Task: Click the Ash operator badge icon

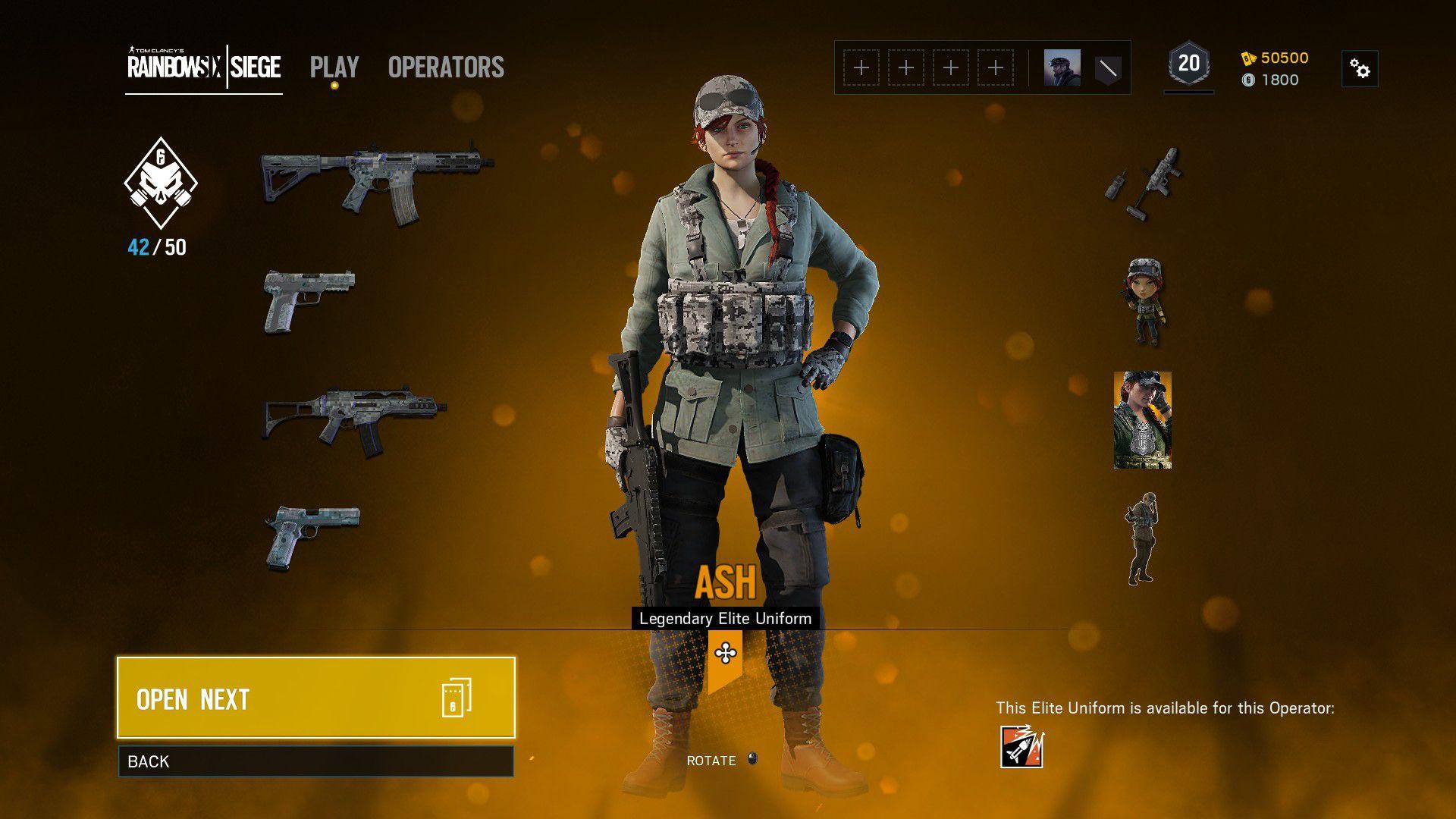Action: [x=1021, y=747]
